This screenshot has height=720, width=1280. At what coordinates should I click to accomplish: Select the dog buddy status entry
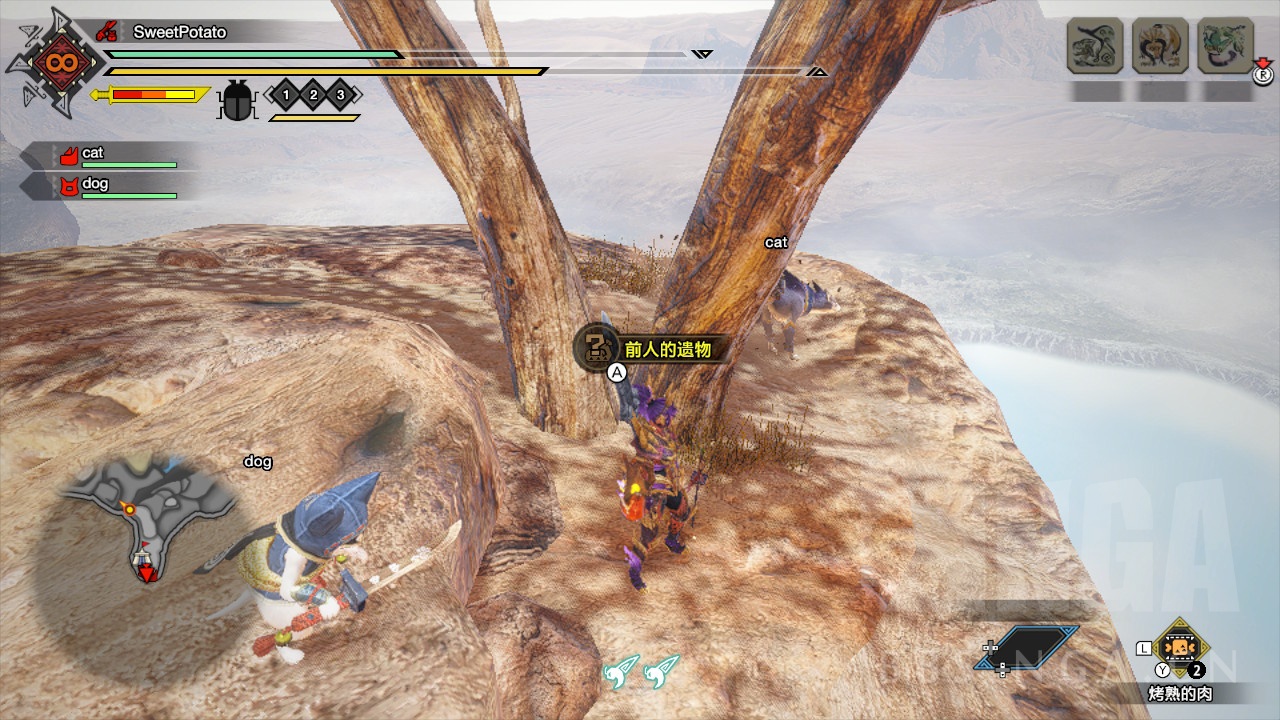pos(110,187)
